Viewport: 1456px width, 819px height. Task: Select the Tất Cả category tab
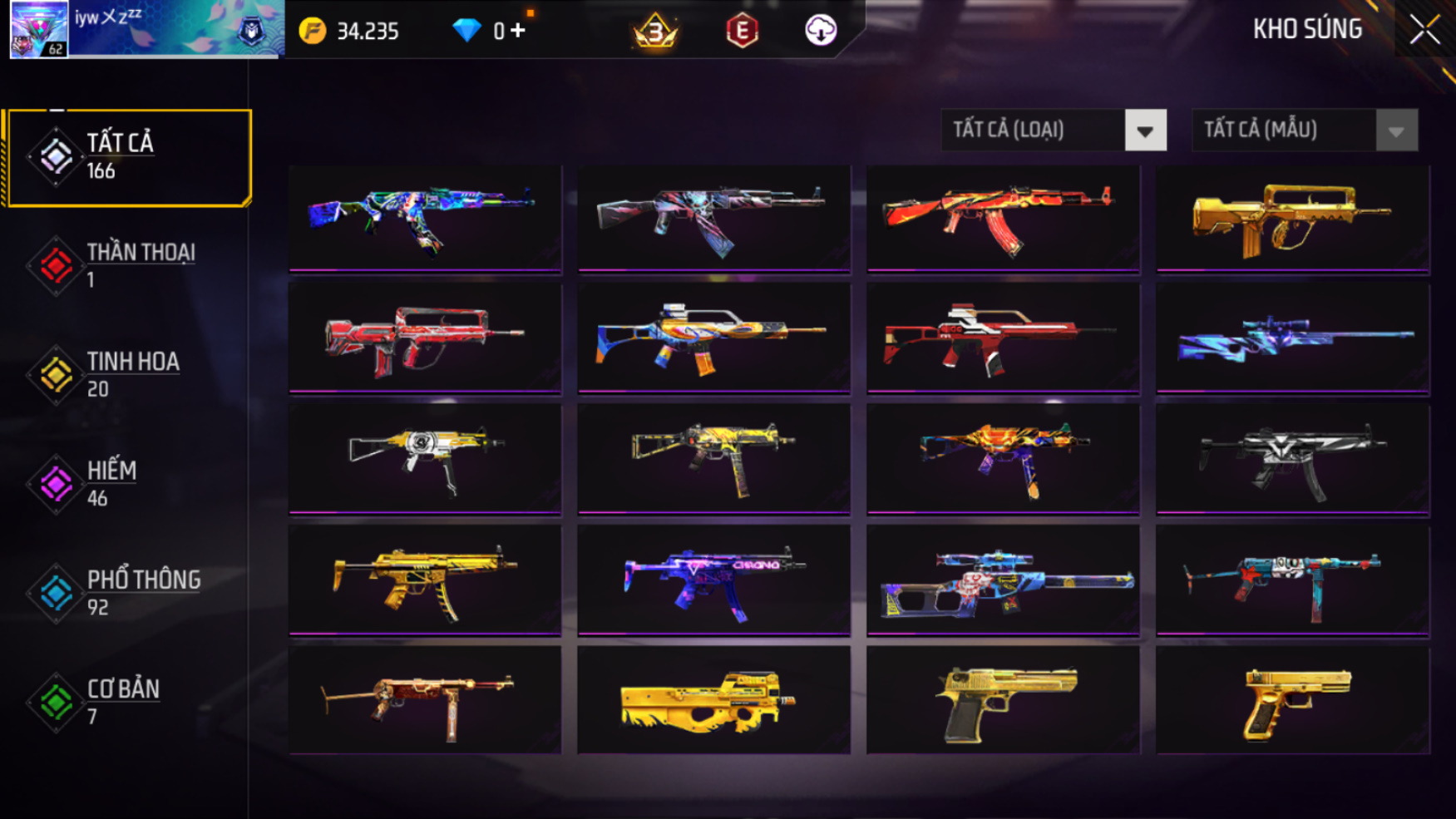click(128, 157)
